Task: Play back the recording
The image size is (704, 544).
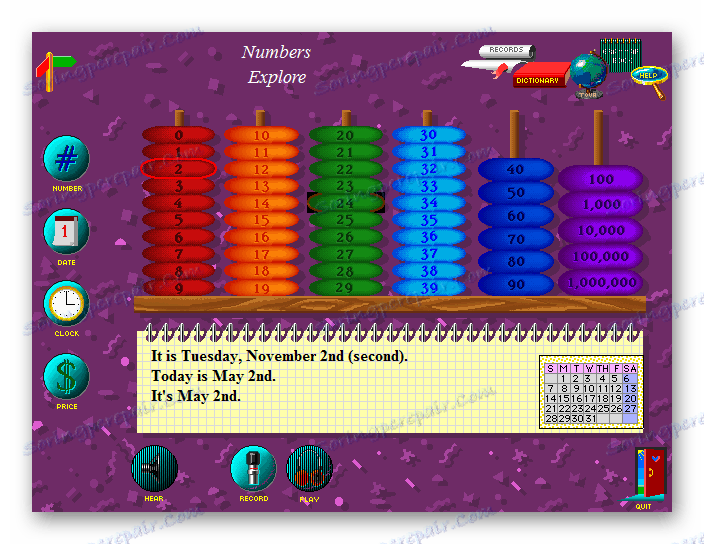Action: (309, 468)
